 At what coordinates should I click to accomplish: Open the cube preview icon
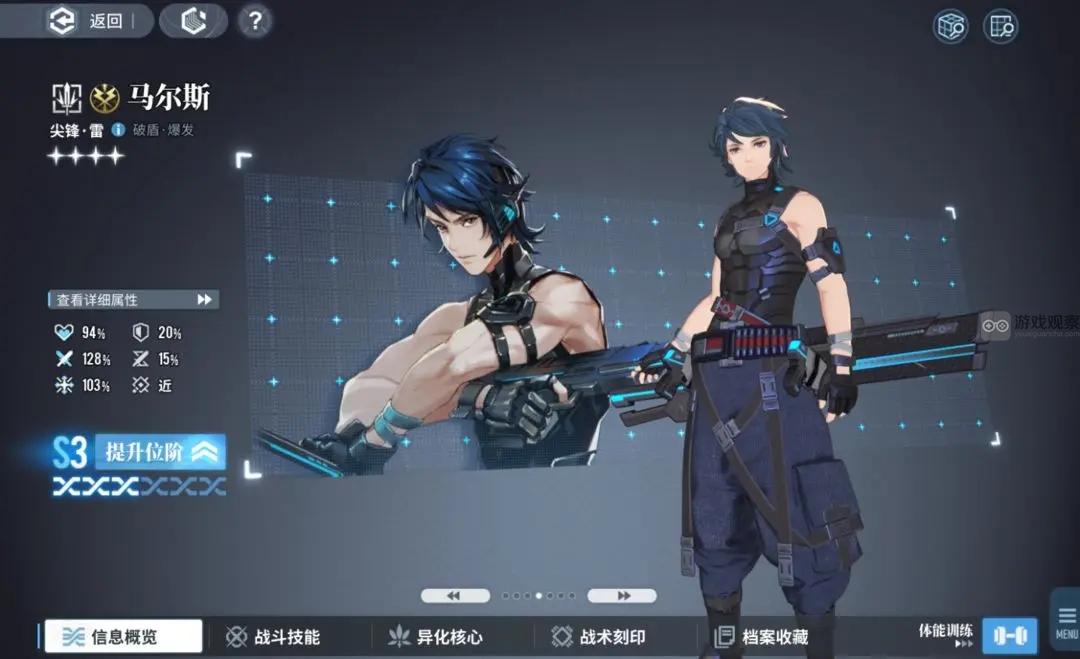[950, 27]
